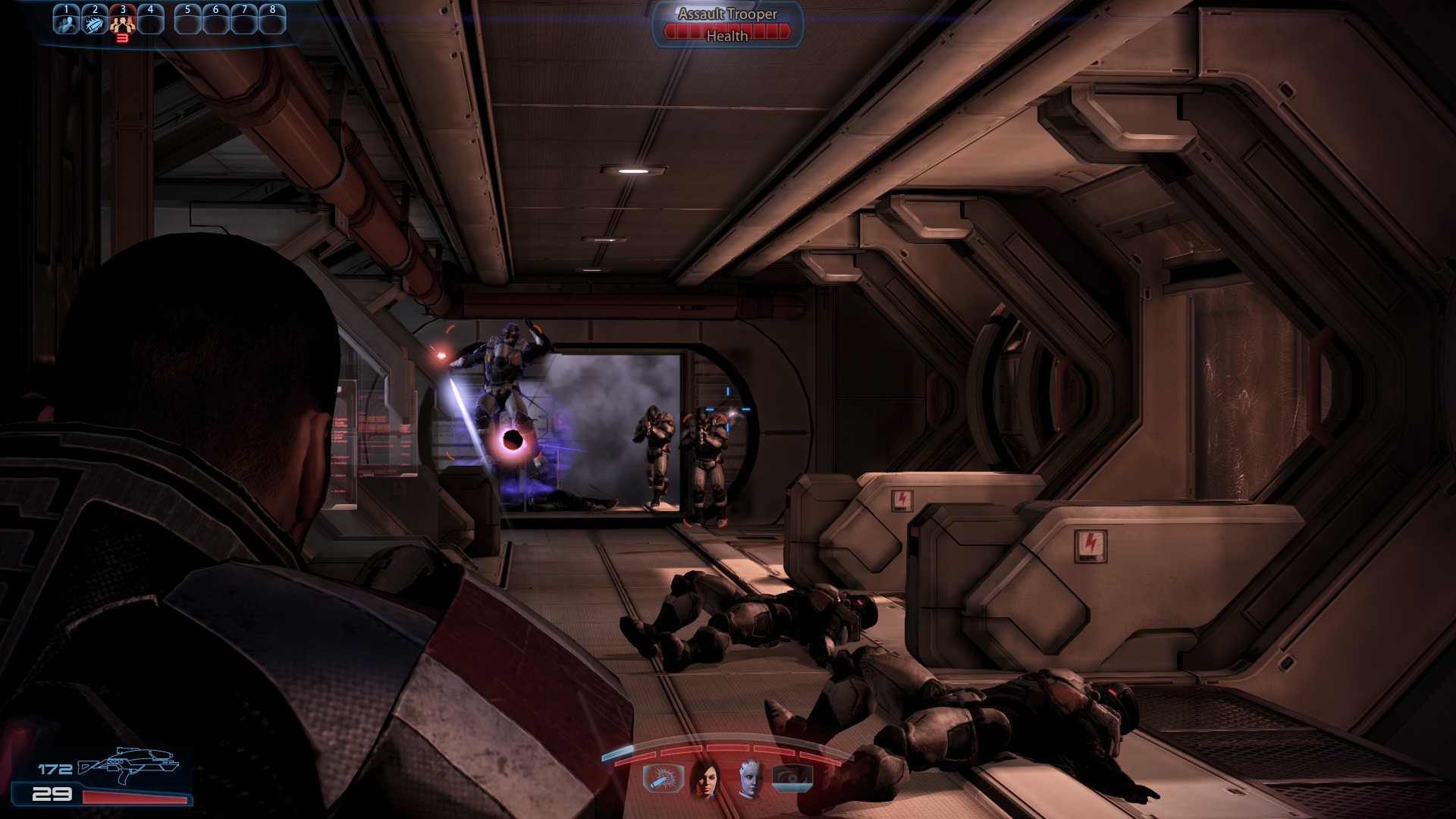The width and height of the screenshot is (1456, 819).
Task: Activate the ability in hotbar slot 1
Action: [x=67, y=20]
